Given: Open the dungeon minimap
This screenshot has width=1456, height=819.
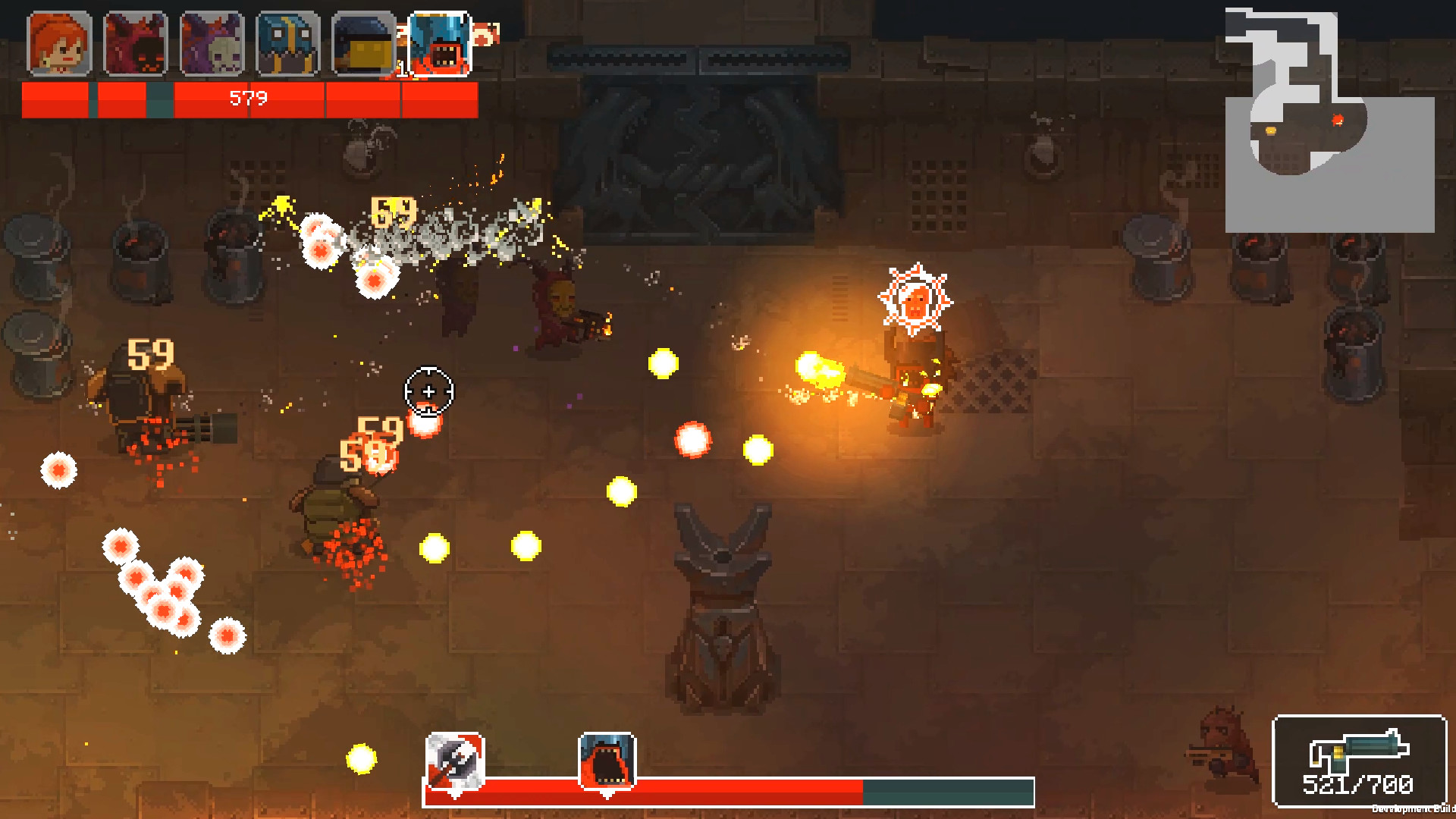Looking at the screenshot, I should pos(1329,120).
